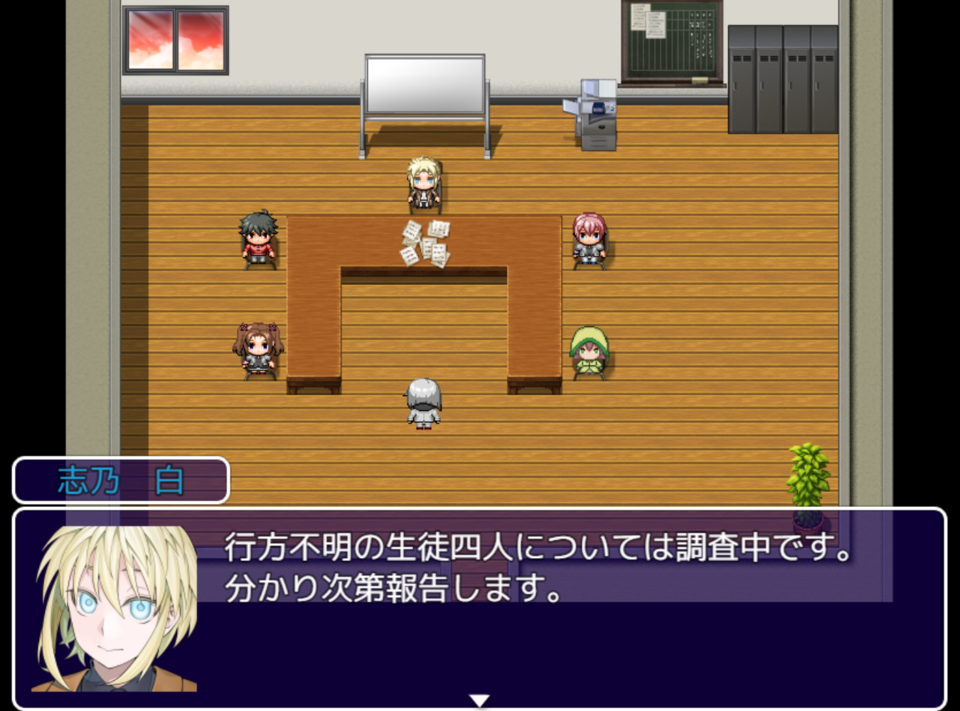960x711 pixels.
Task: Click the white continue arrow in the dialogue box
Action: tap(479, 700)
